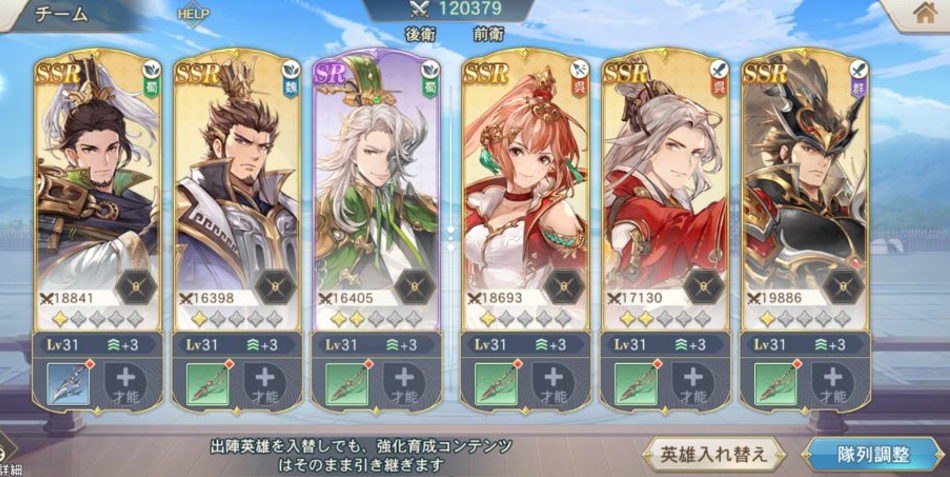Tap 英雄入れ替え hero swap button
The width and height of the screenshot is (950, 477).
(714, 454)
